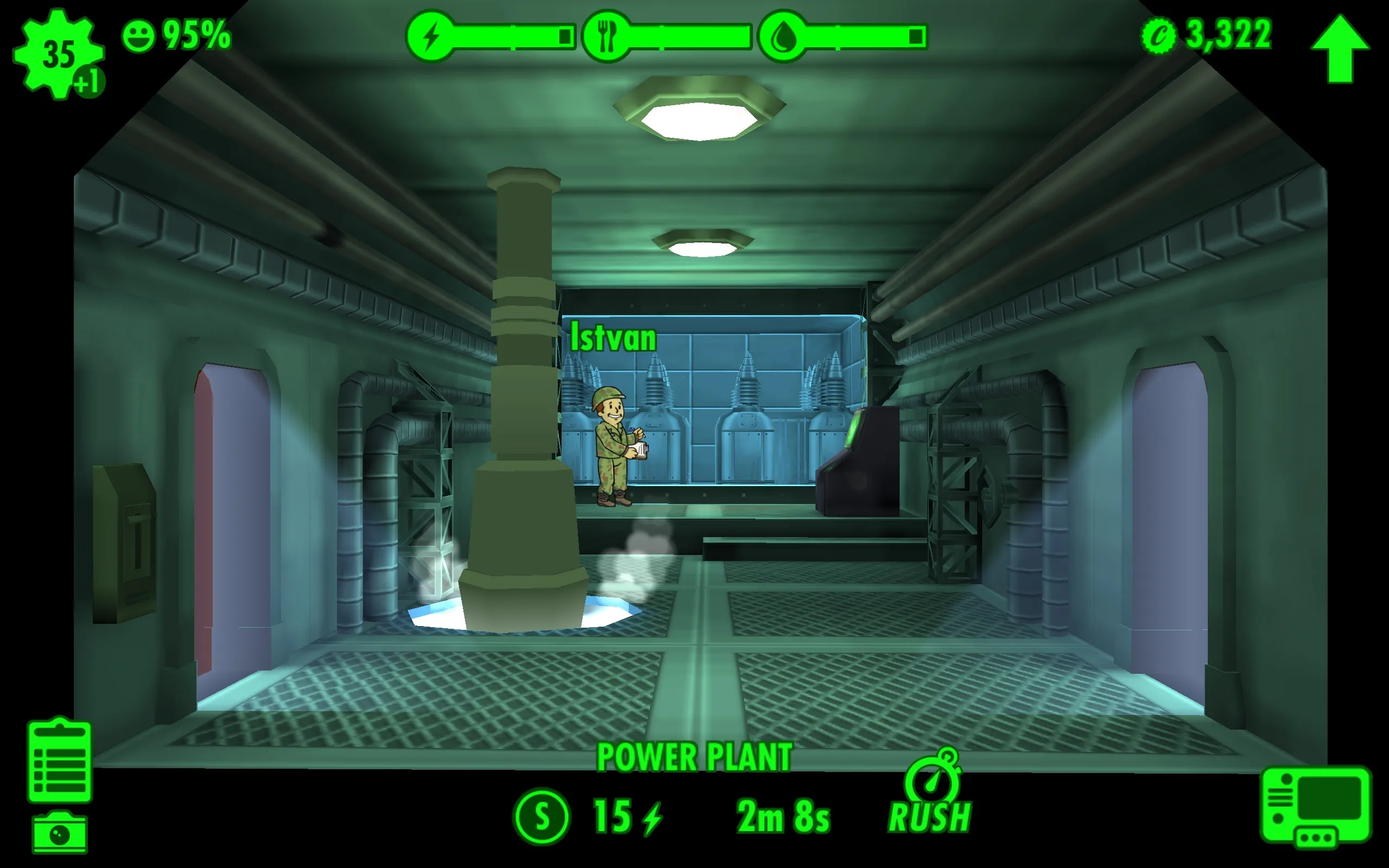The width and height of the screenshot is (1389, 868).
Task: Check the food resource fork icon
Action: 606,36
